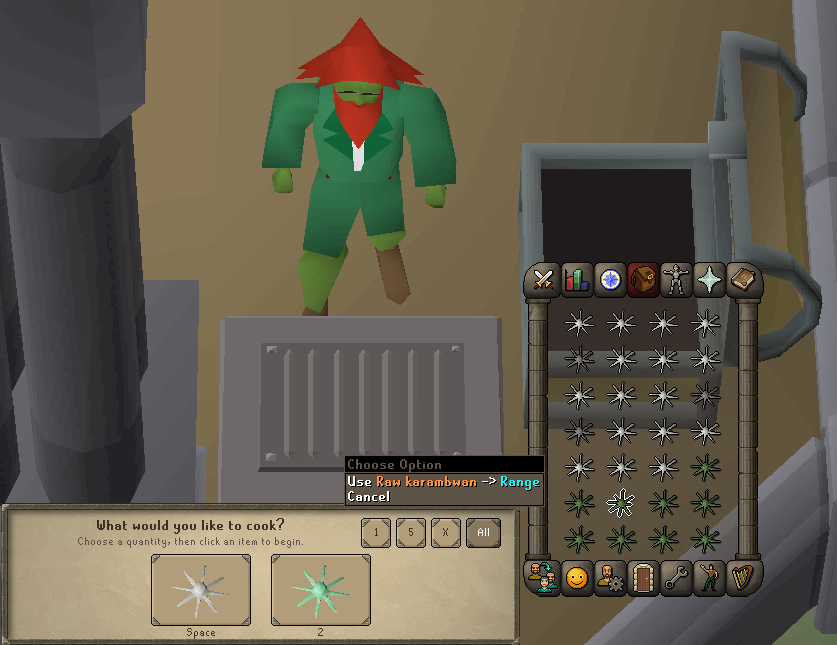Open the Settings wrench tab
The height and width of the screenshot is (645, 837).
pos(676,578)
